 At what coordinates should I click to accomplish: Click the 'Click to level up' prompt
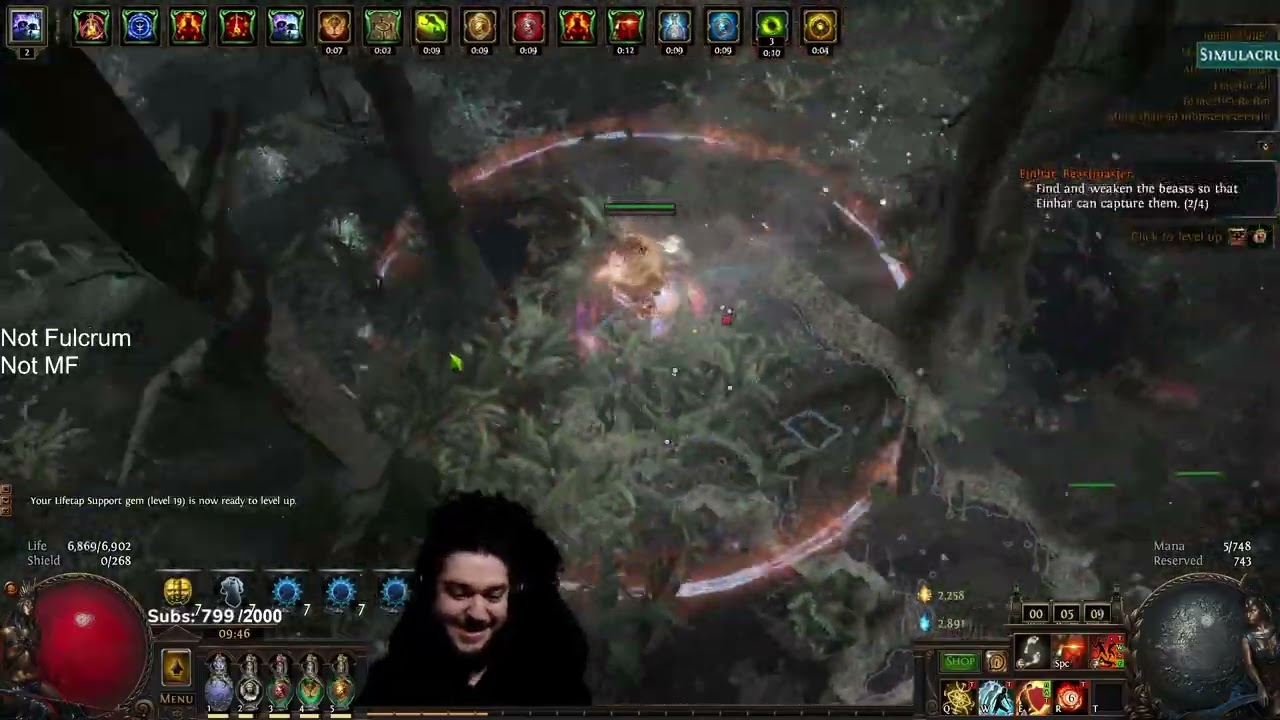pos(1180,236)
